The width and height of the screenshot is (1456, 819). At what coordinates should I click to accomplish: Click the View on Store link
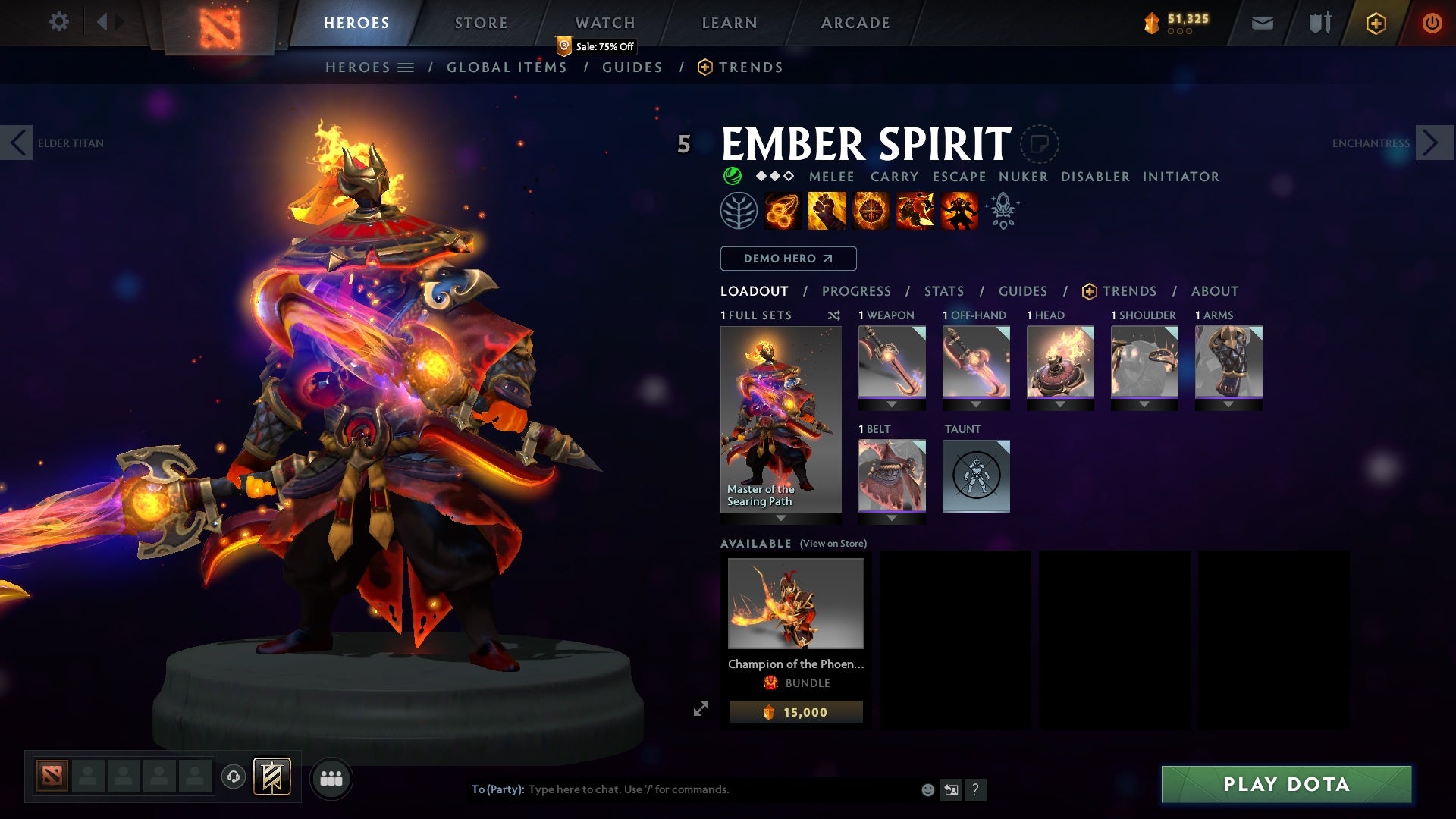click(832, 544)
